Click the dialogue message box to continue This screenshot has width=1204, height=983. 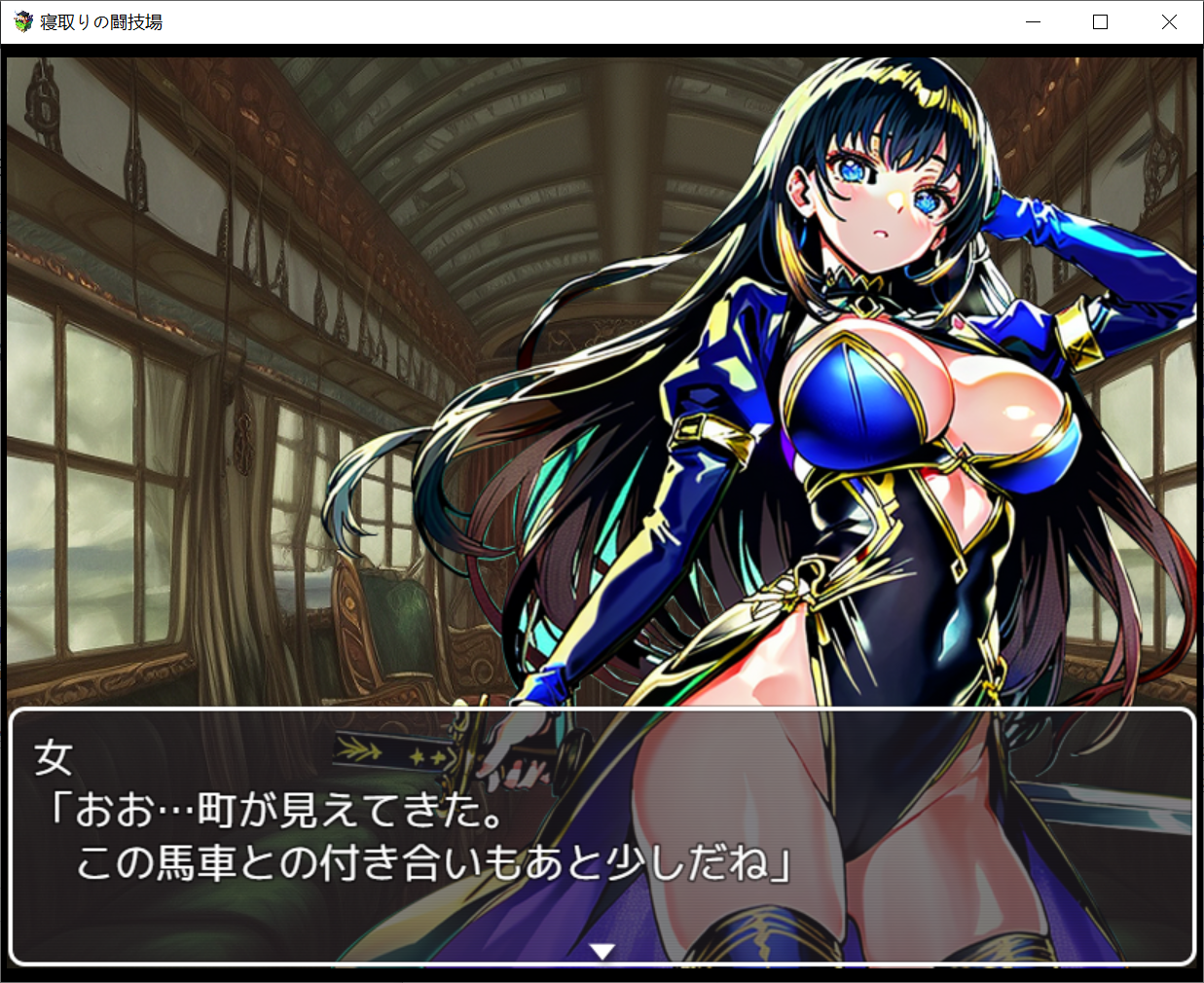tap(602, 835)
